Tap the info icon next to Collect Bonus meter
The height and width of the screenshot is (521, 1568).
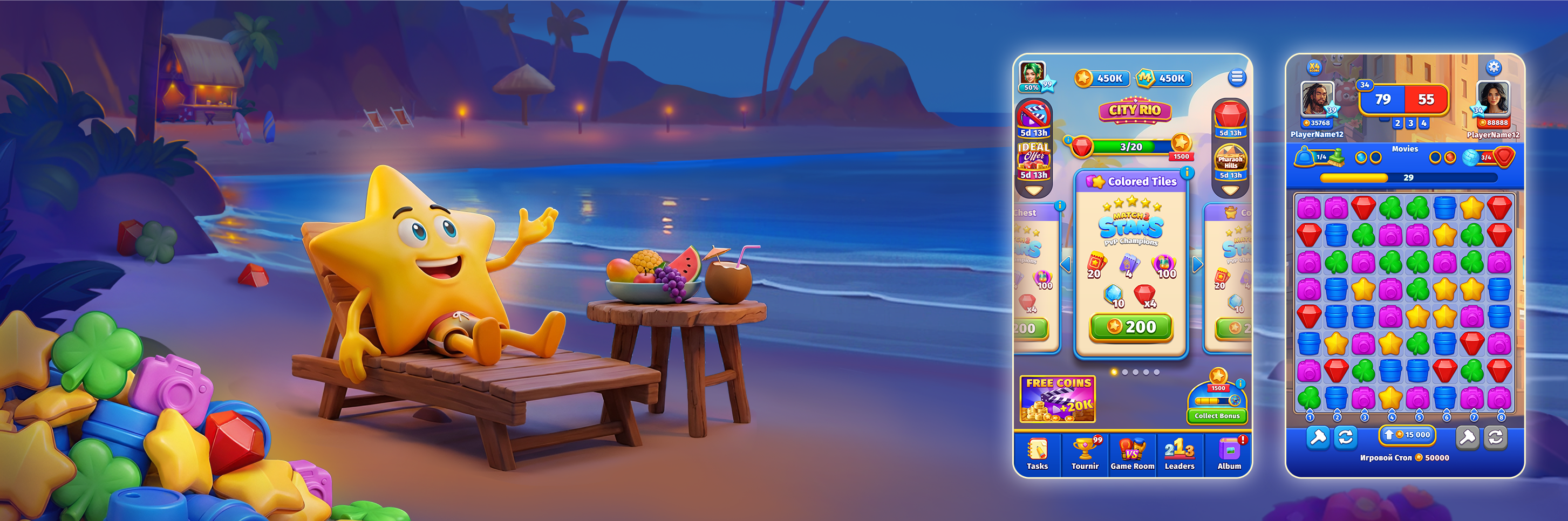pyautogui.click(x=1240, y=383)
